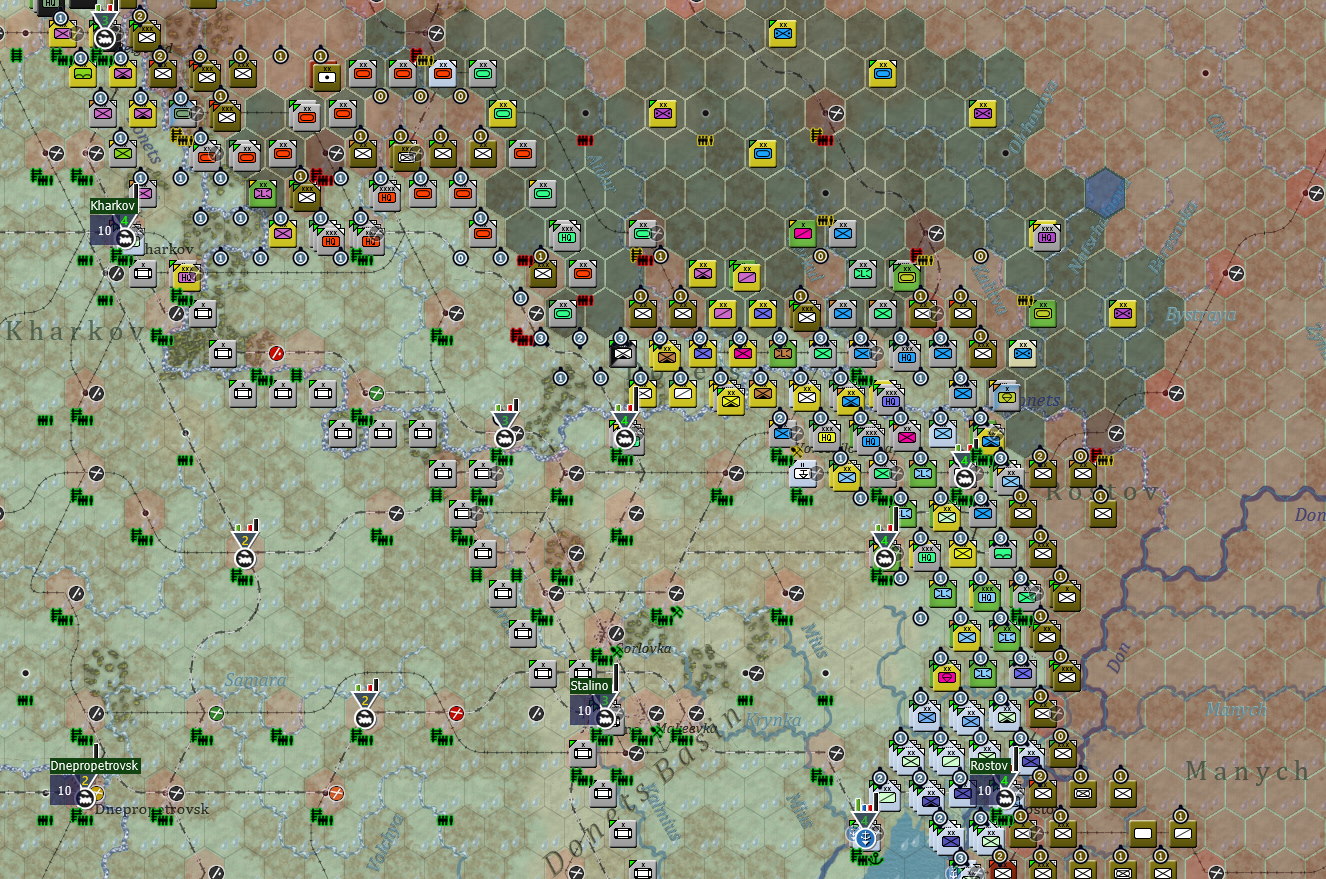This screenshot has height=879, width=1326.
Task: Click the Rostov city label
Action: click(987, 765)
